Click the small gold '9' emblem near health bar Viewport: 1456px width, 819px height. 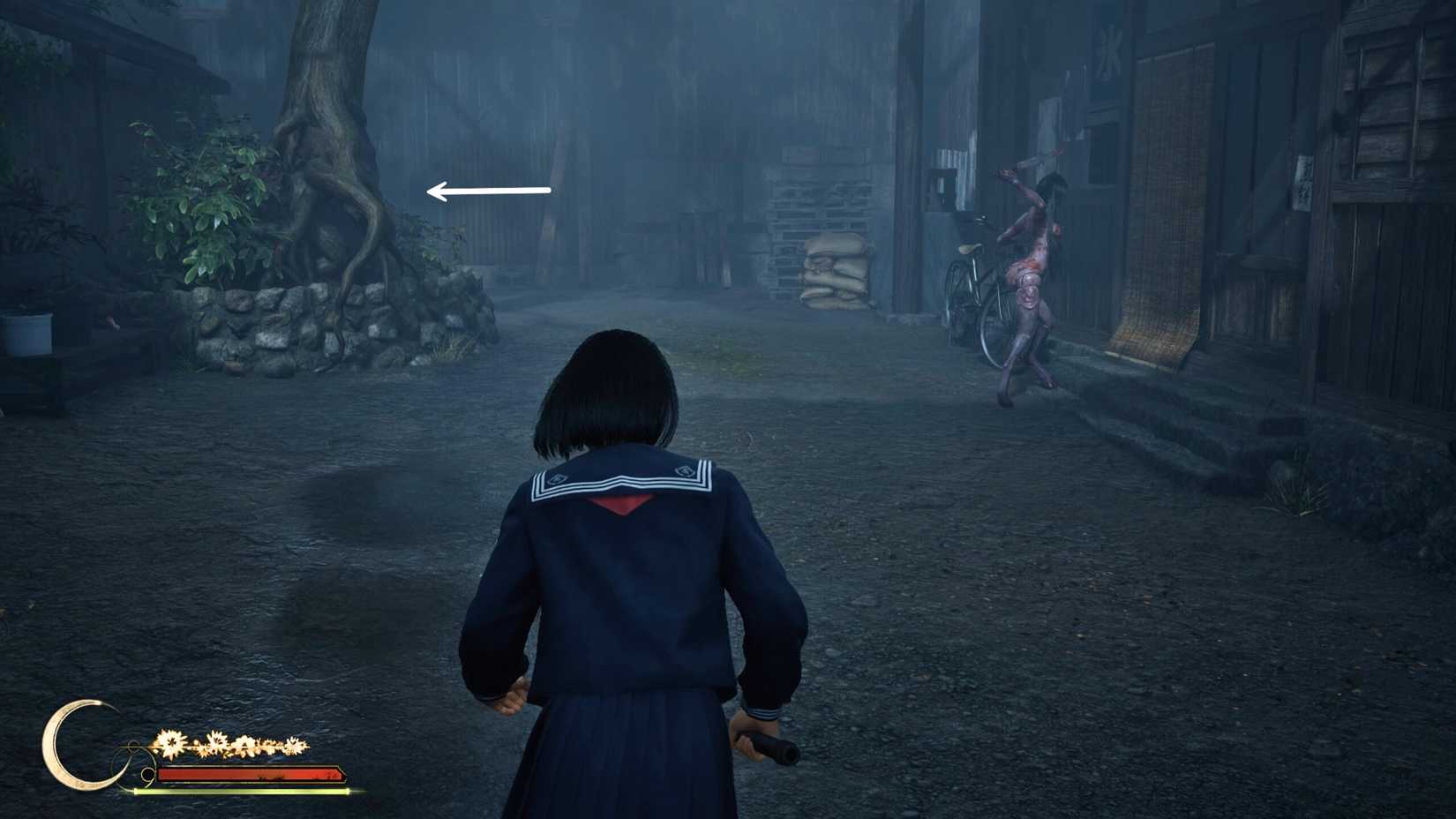(x=147, y=775)
